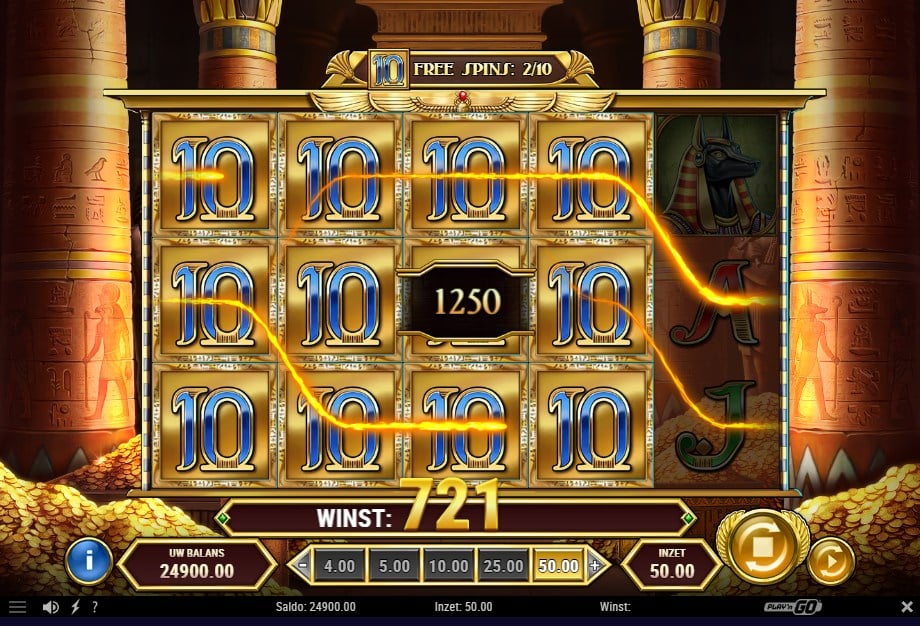The image size is (920, 626).
Task: Open the hamburger menu in bottom bar
Action: [17, 607]
